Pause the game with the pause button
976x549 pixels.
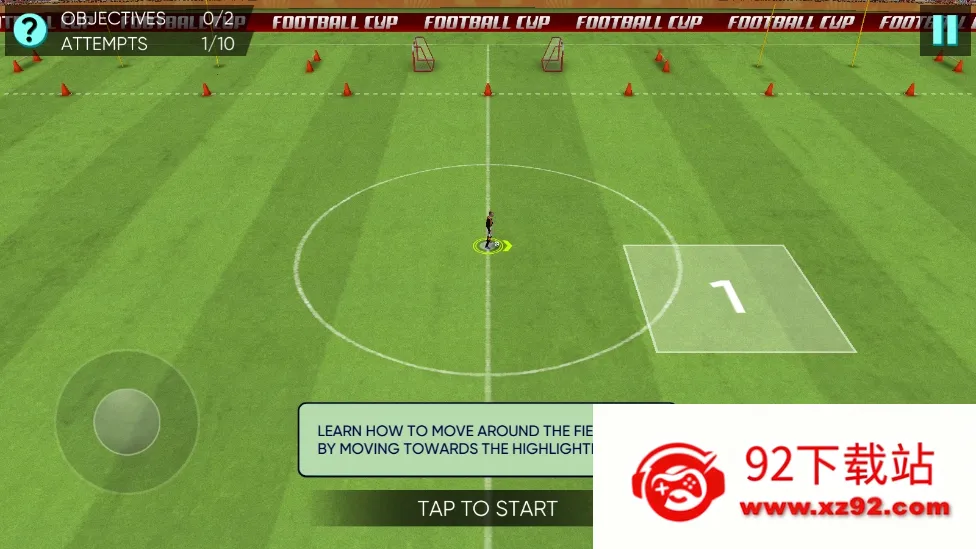click(944, 30)
